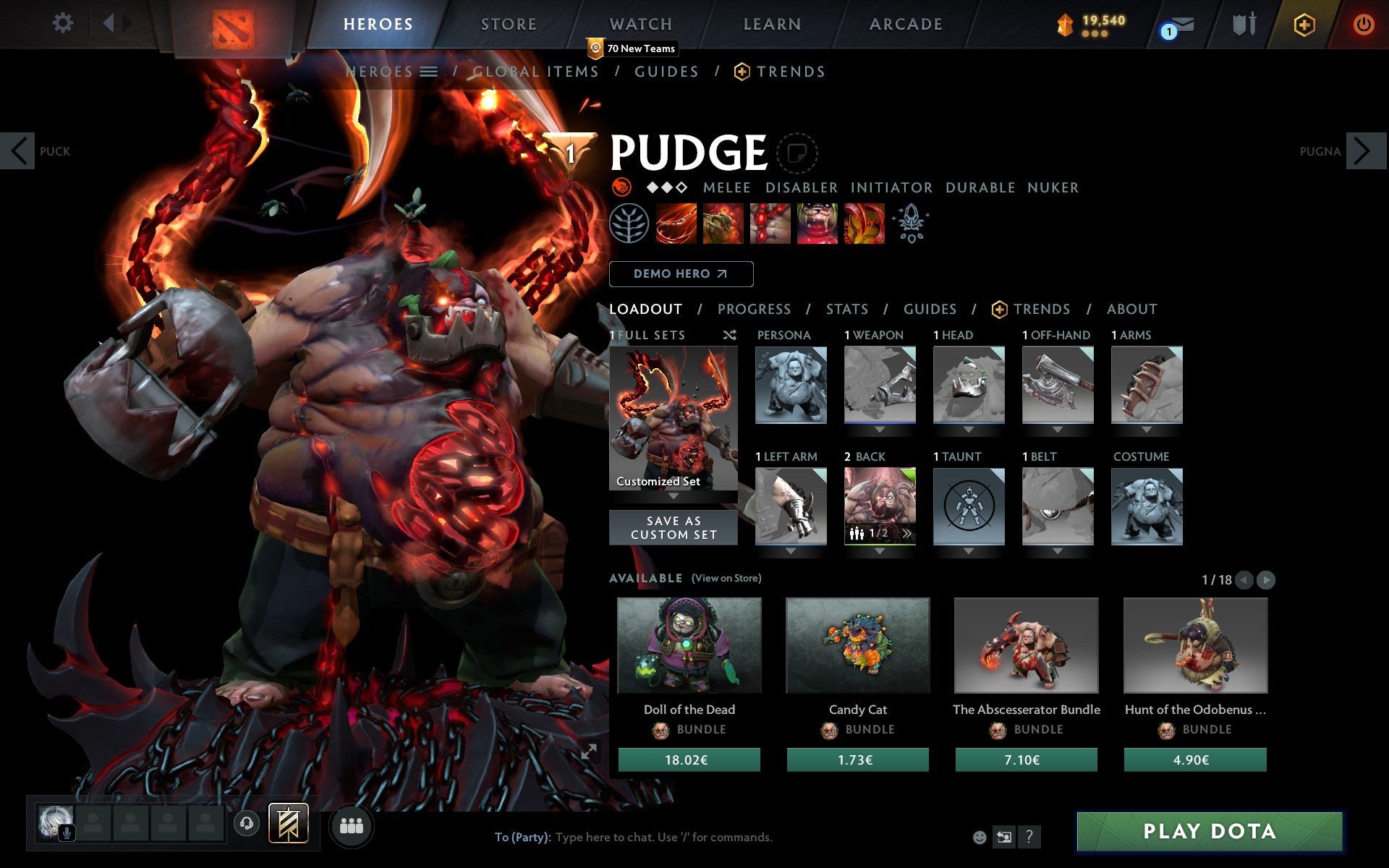This screenshot has height=868, width=1389.
Task: Click the party chat input field
Action: click(723, 837)
